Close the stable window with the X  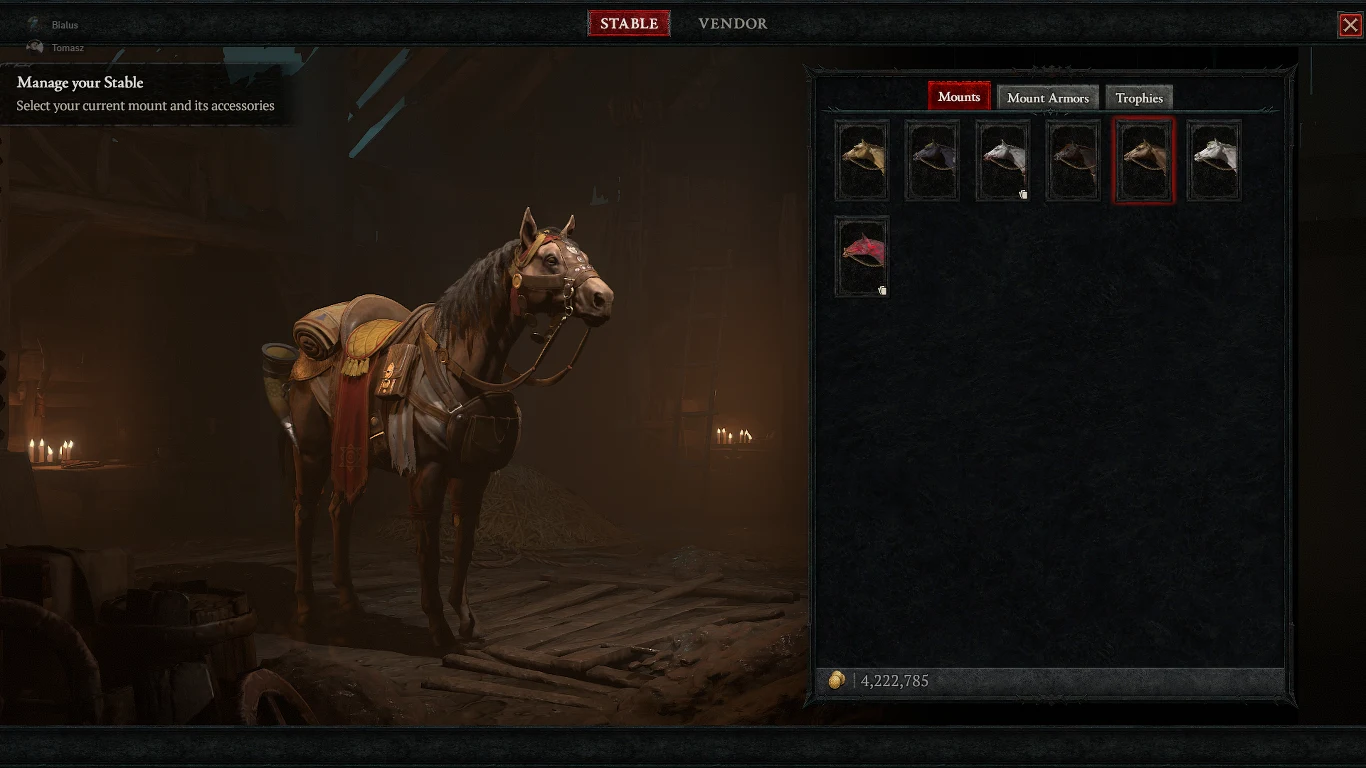pyautogui.click(x=1352, y=24)
